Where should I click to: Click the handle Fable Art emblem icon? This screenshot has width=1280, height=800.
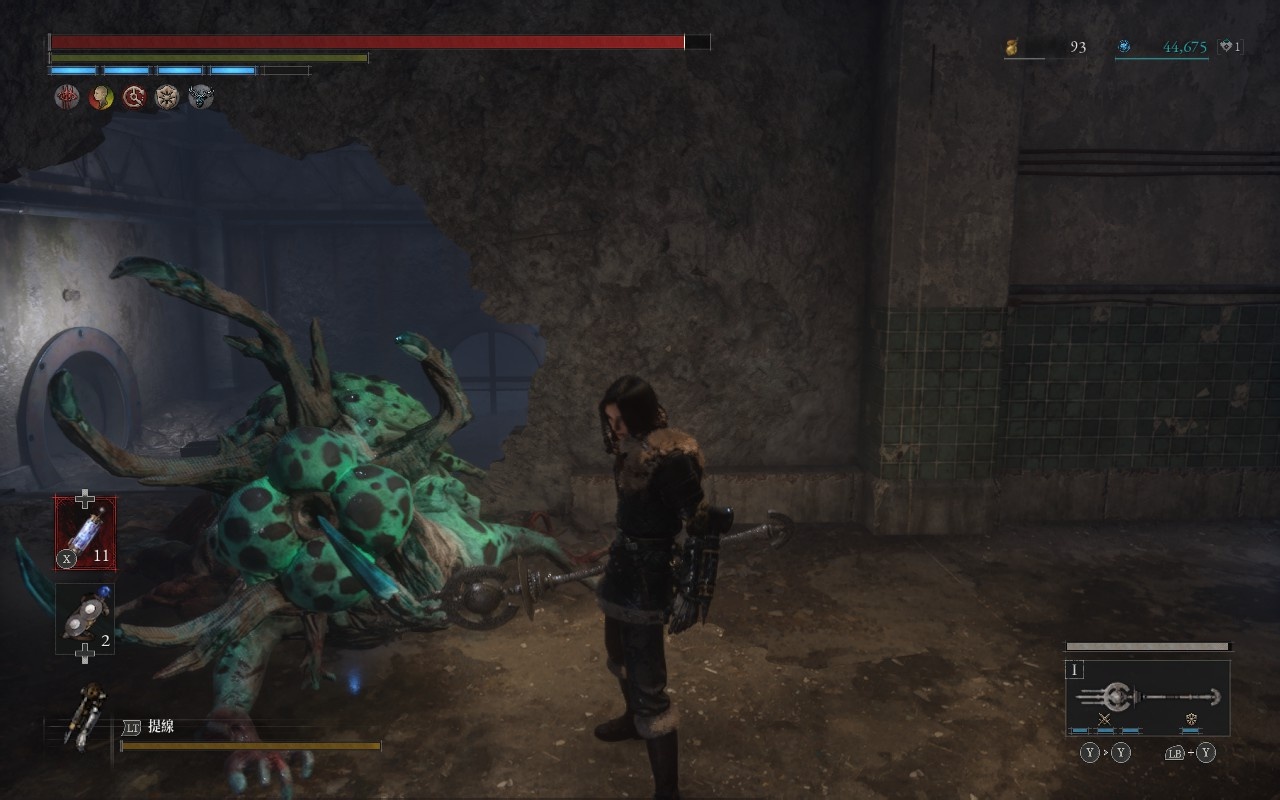coord(1191,719)
